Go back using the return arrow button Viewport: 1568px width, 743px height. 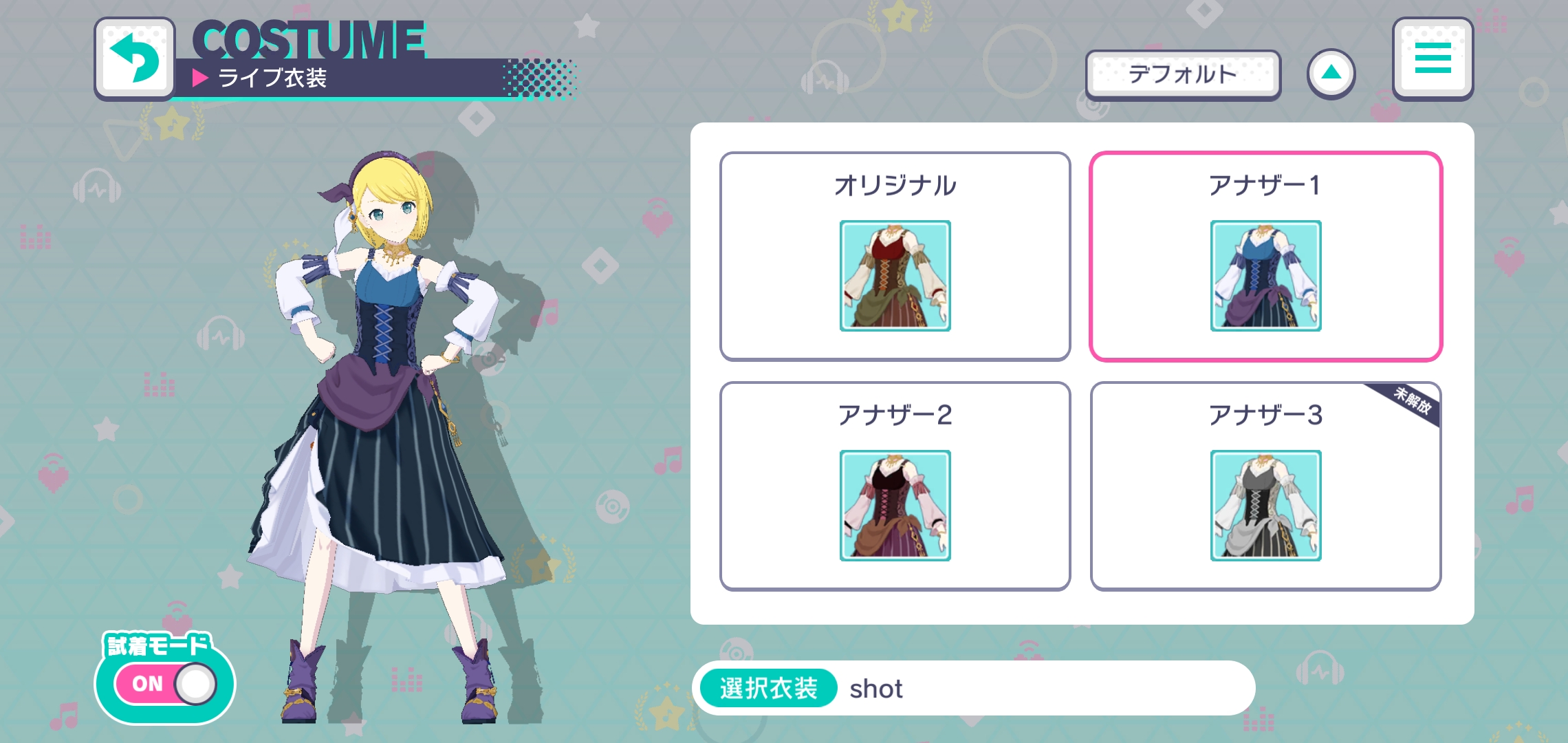click(x=135, y=59)
